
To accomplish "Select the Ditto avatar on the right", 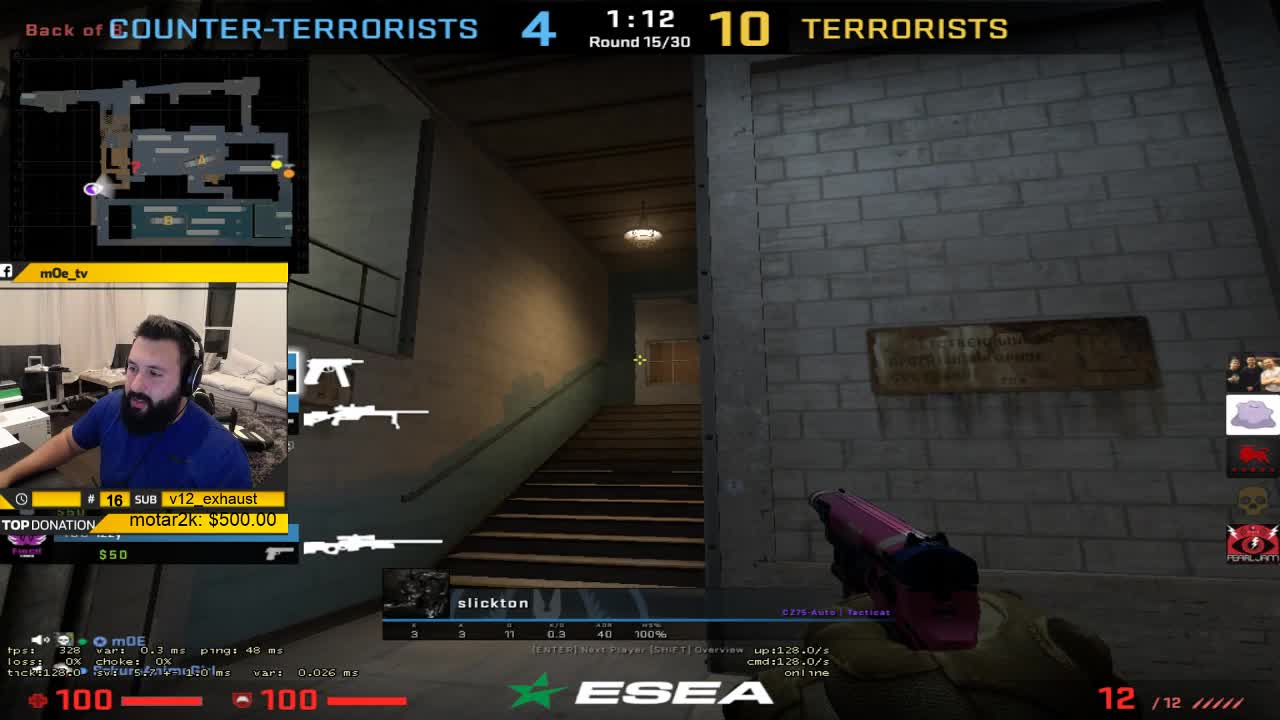I will tap(1252, 415).
